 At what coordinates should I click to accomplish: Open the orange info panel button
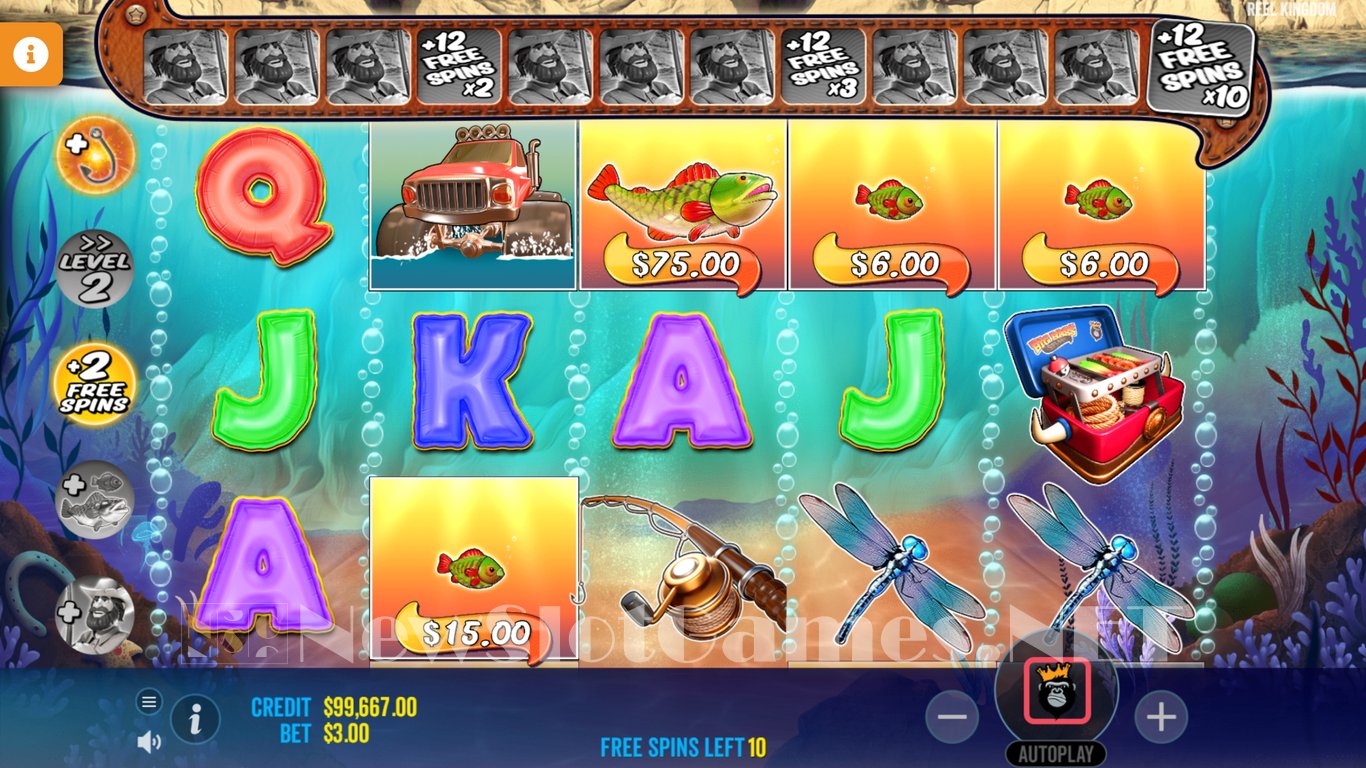[x=30, y=55]
